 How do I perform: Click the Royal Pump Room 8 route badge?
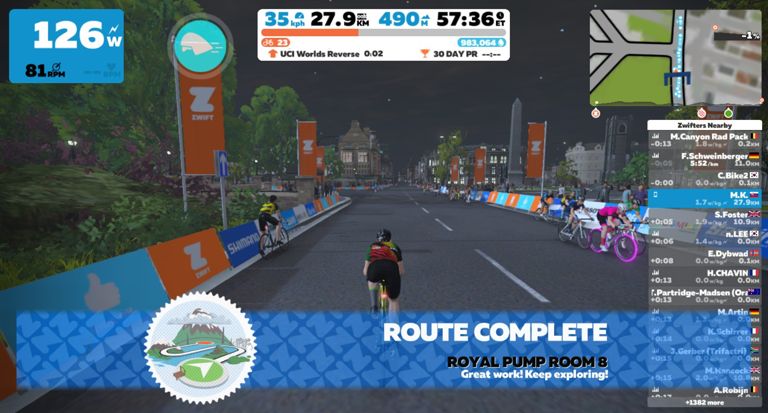click(200, 347)
